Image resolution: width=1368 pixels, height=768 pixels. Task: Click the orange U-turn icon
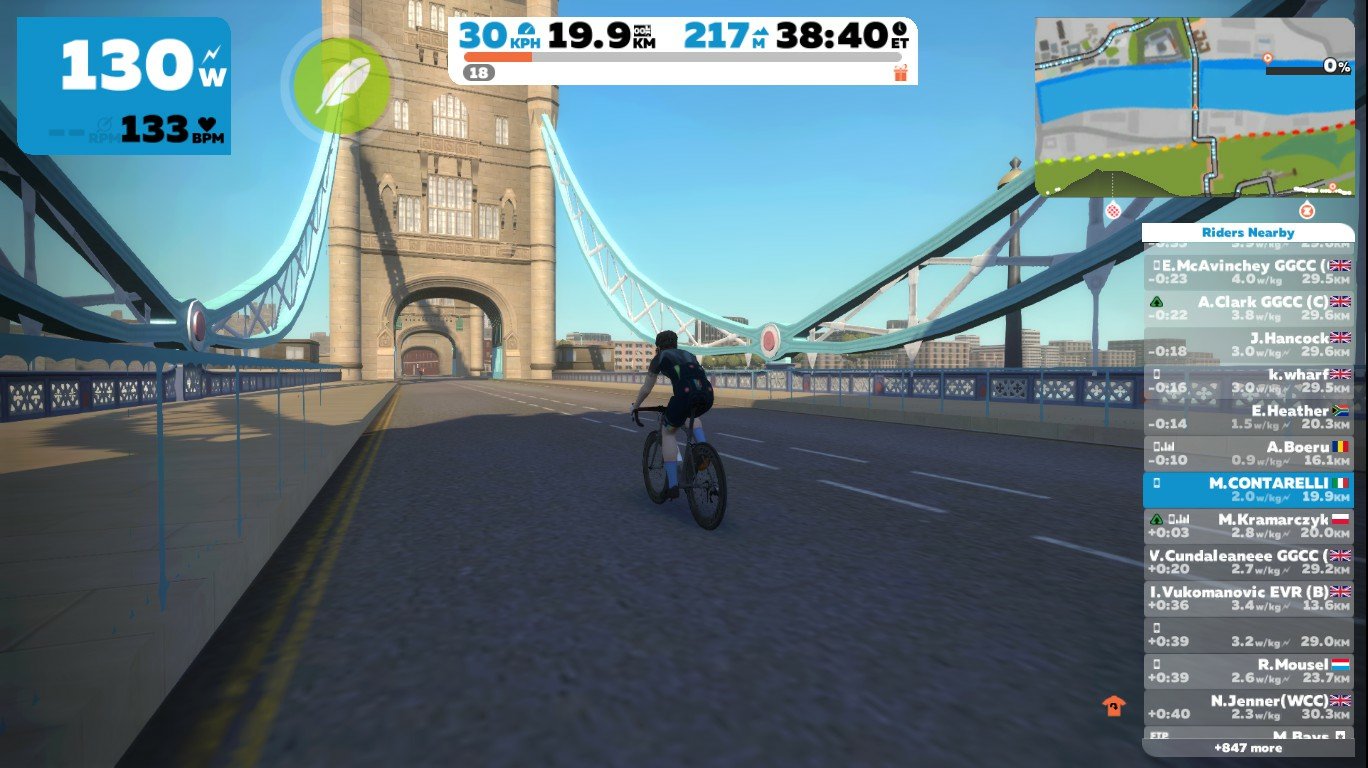1113,706
